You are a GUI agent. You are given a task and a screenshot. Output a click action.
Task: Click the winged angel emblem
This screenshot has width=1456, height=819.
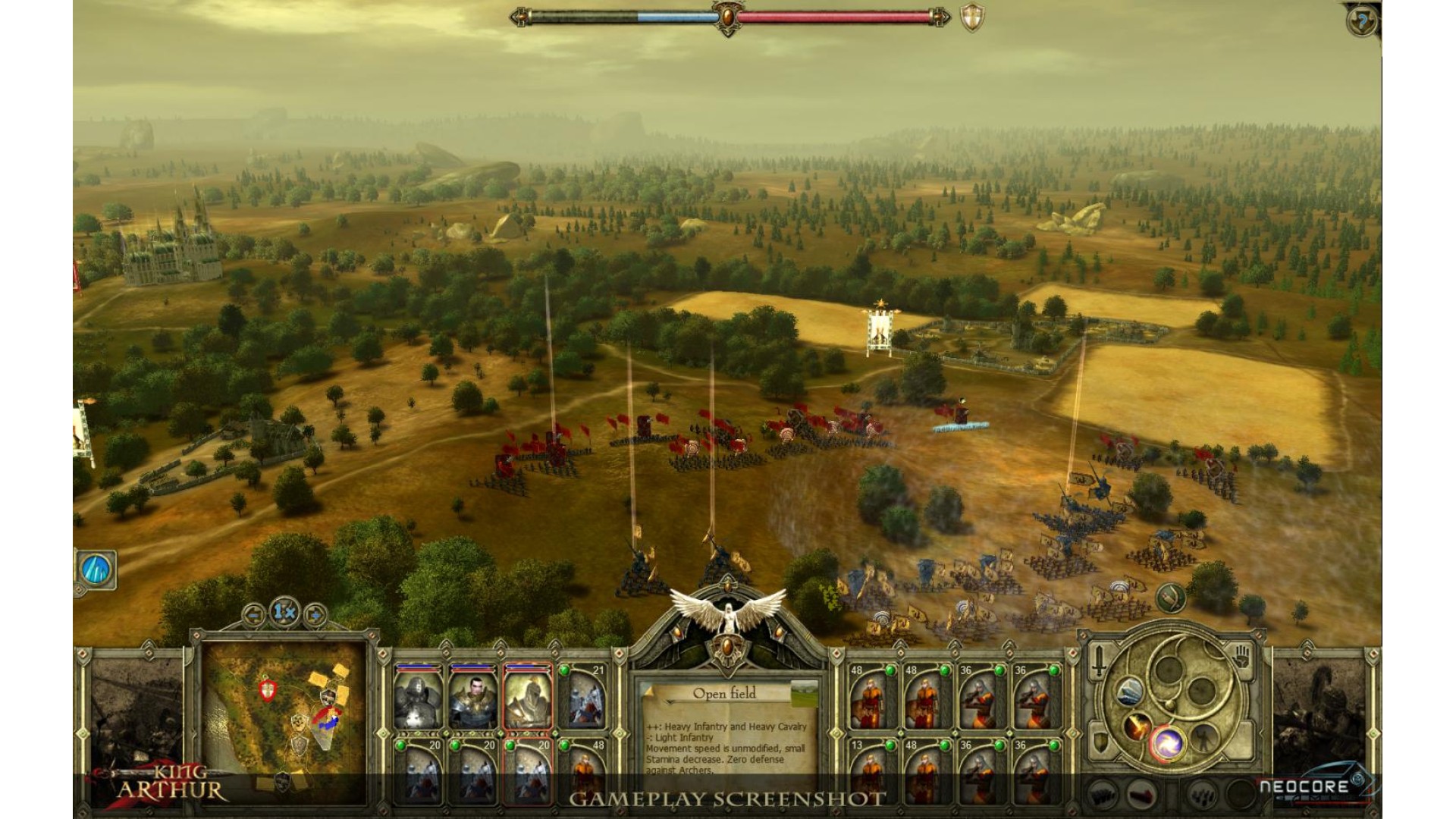click(726, 613)
